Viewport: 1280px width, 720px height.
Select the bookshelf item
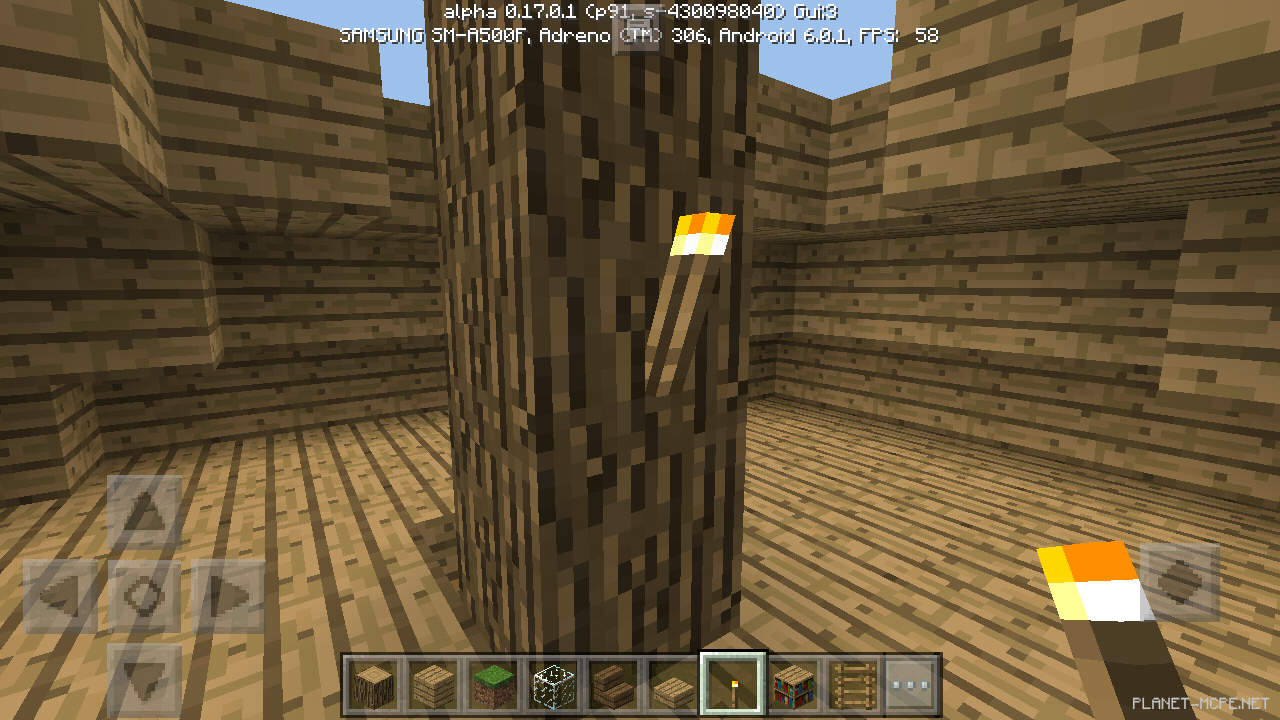793,684
